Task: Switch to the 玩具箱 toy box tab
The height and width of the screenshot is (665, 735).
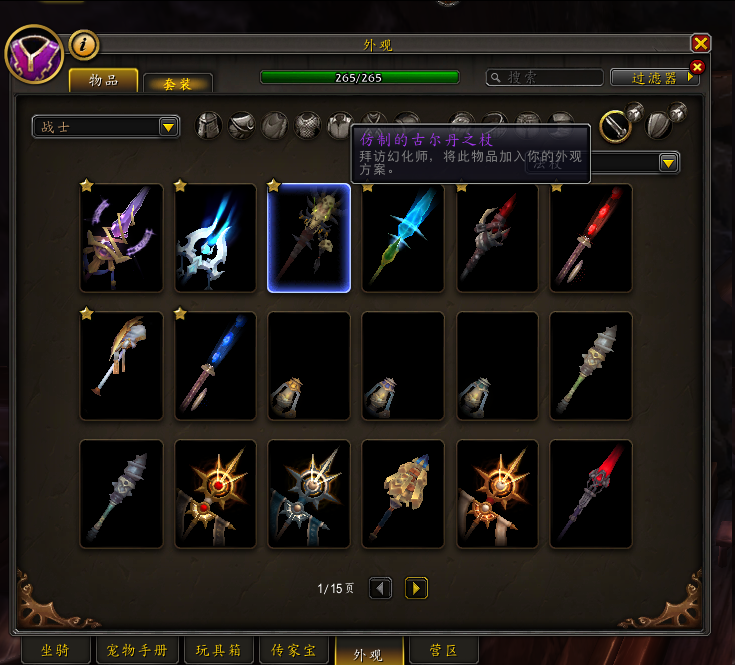Action: [x=220, y=650]
